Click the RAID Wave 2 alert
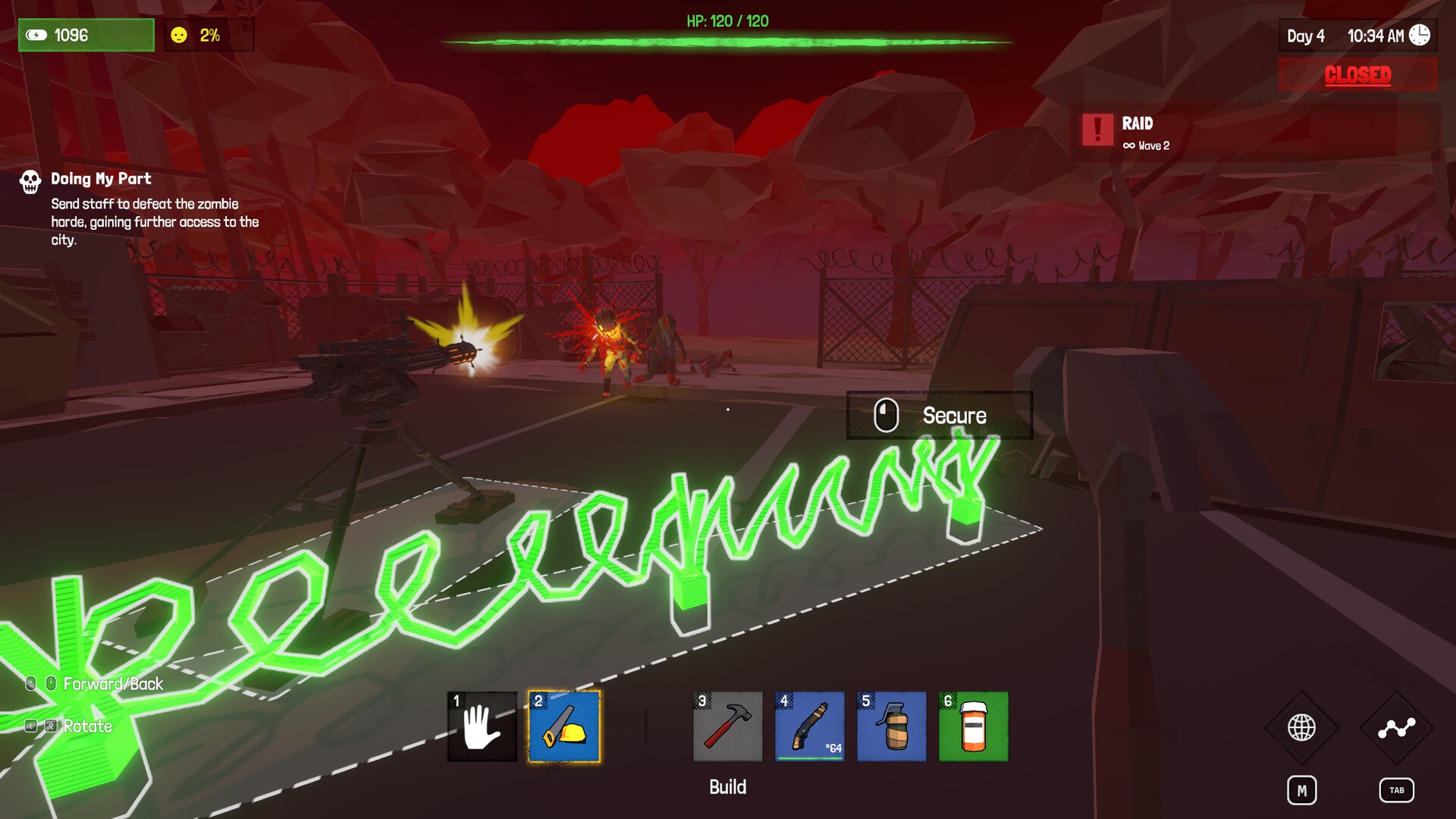Viewport: 1456px width, 819px height. point(1145,133)
